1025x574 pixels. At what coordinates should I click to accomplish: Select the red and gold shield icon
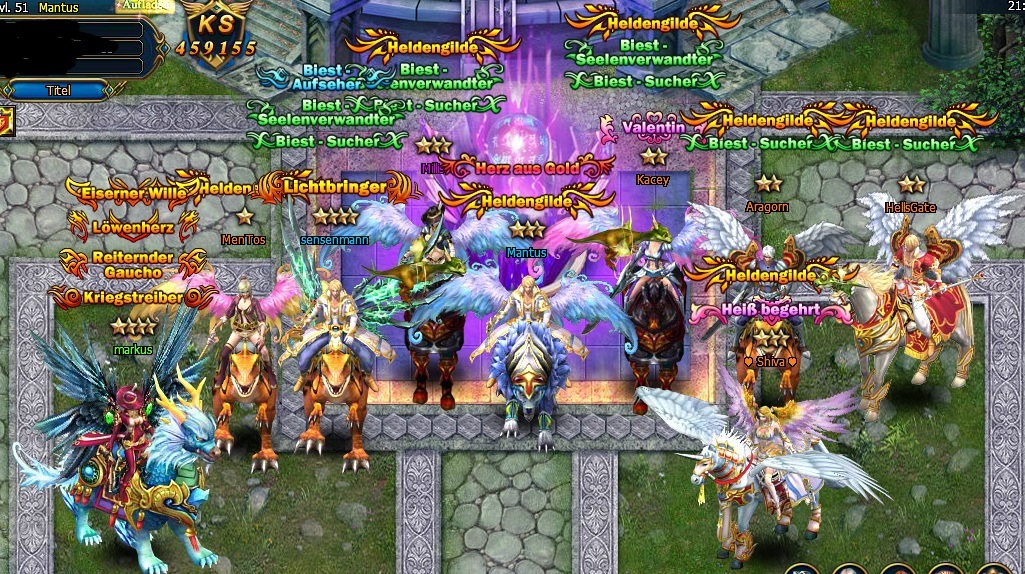point(5,121)
